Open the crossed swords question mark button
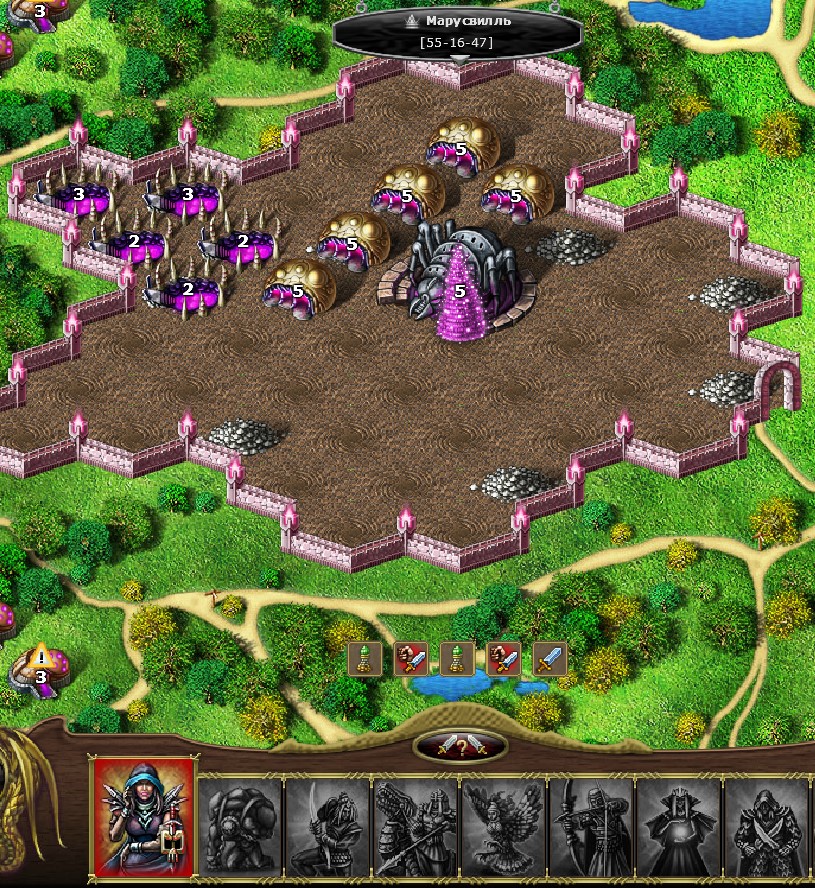815x888 pixels. [461, 746]
